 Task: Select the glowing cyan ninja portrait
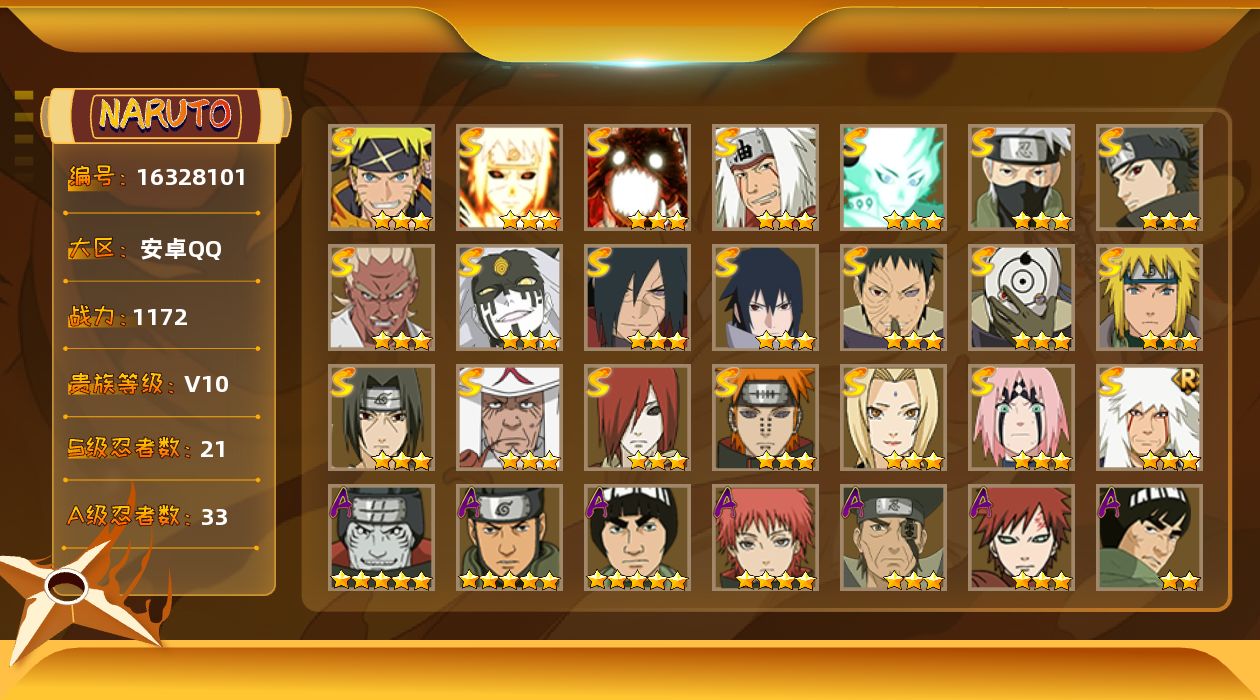coord(893,177)
